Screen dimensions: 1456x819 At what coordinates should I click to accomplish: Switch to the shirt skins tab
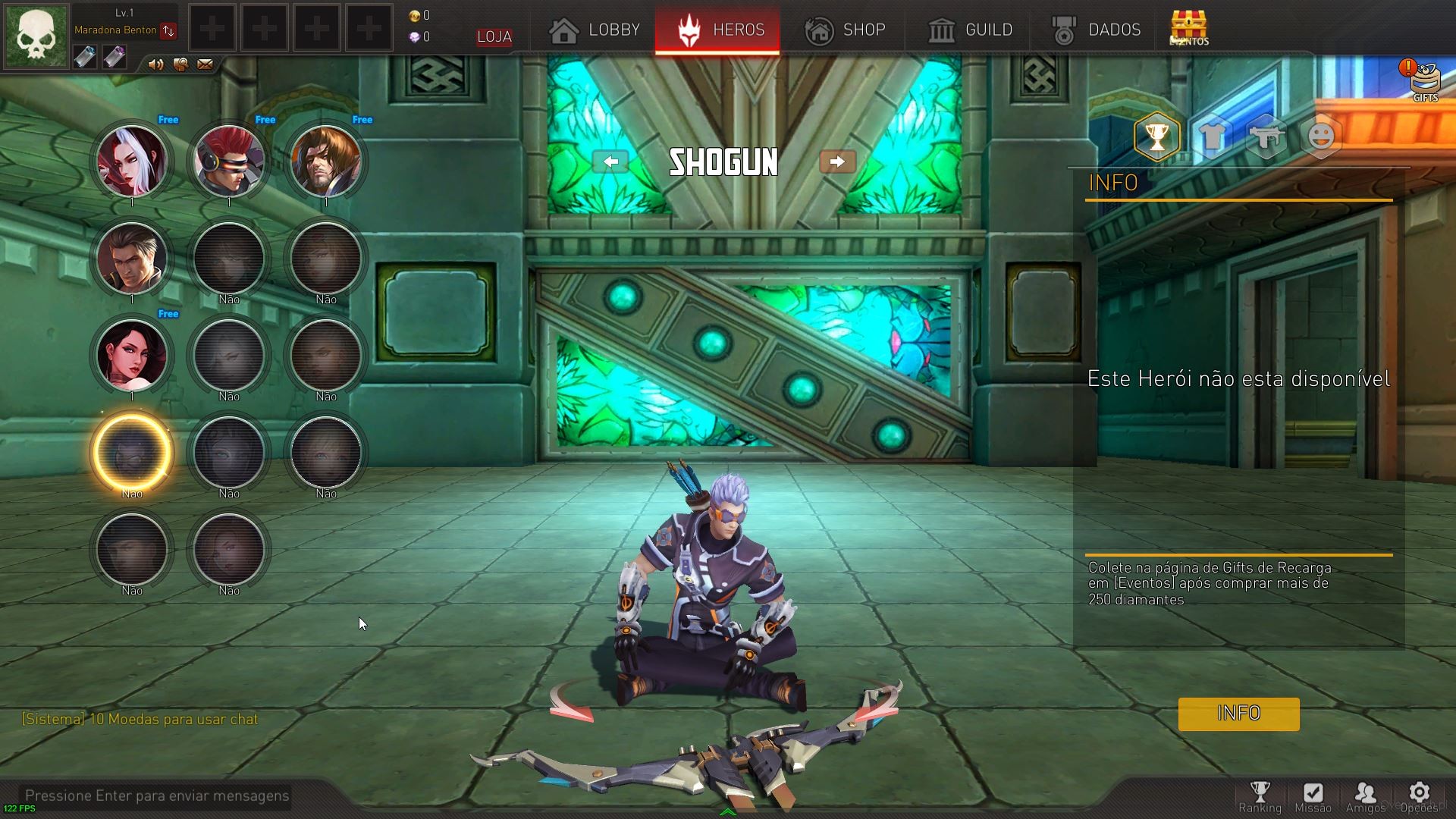point(1212,136)
